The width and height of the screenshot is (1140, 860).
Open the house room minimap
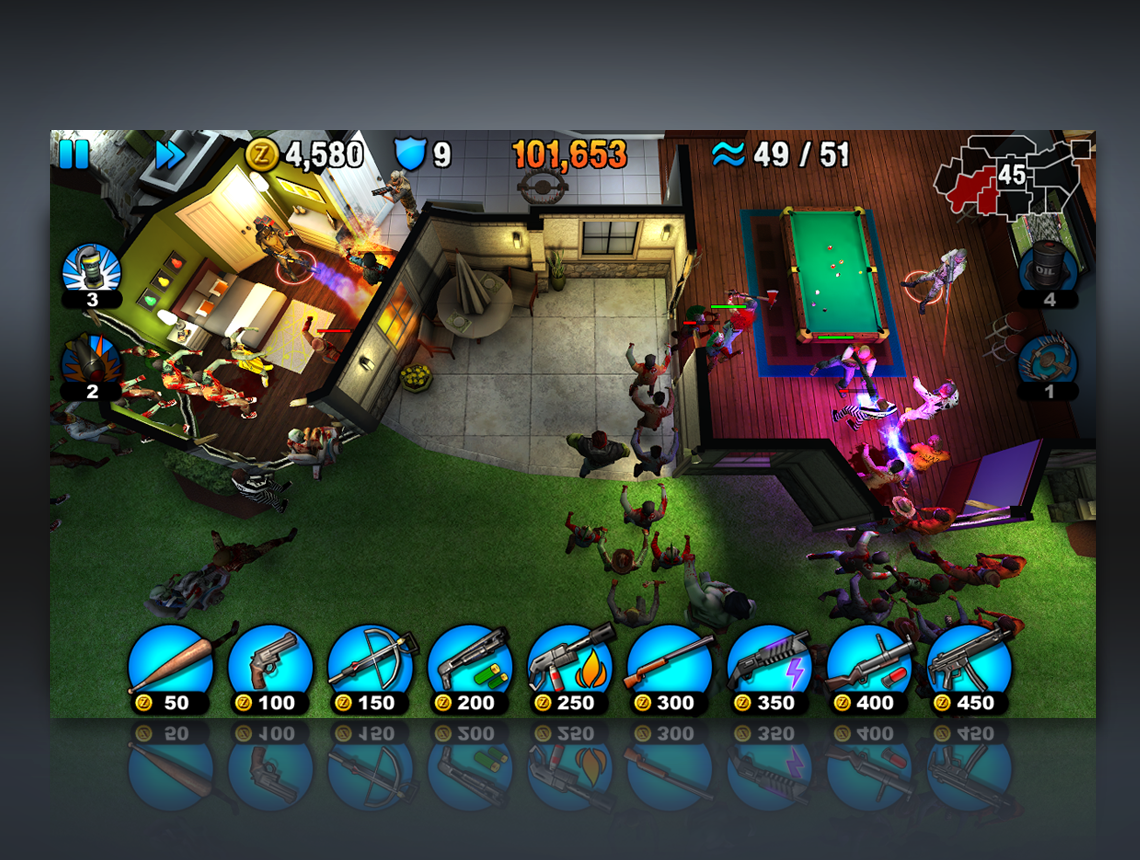1010,180
